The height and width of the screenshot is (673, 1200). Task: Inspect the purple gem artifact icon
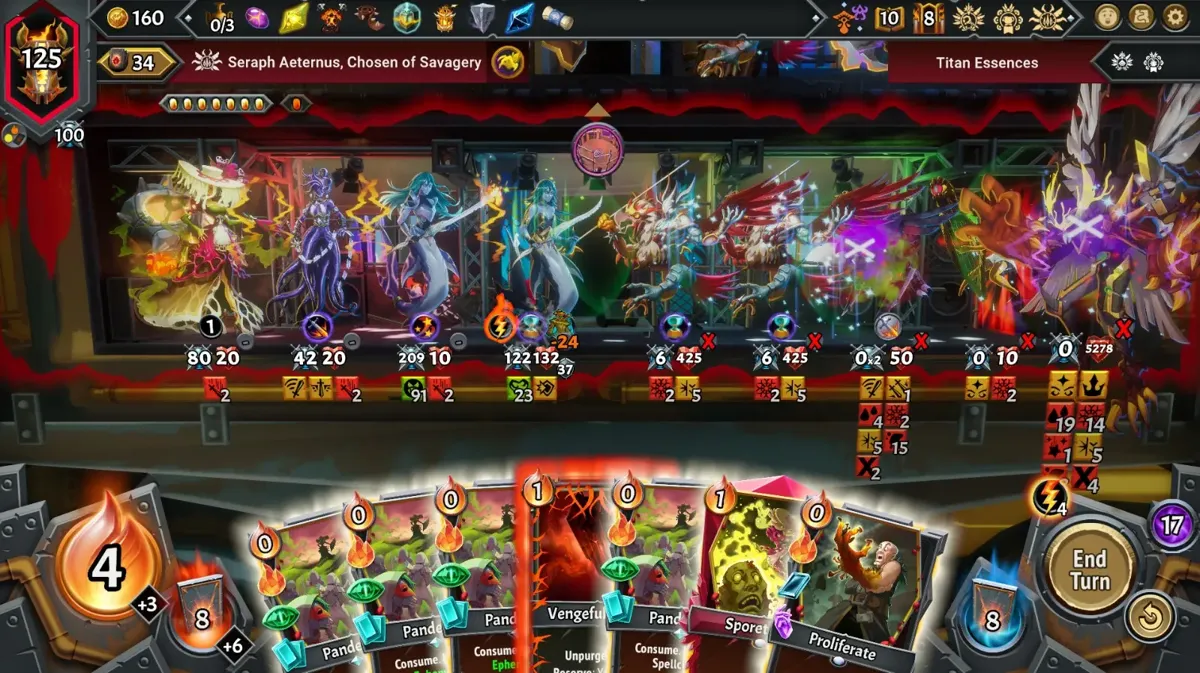tap(257, 17)
